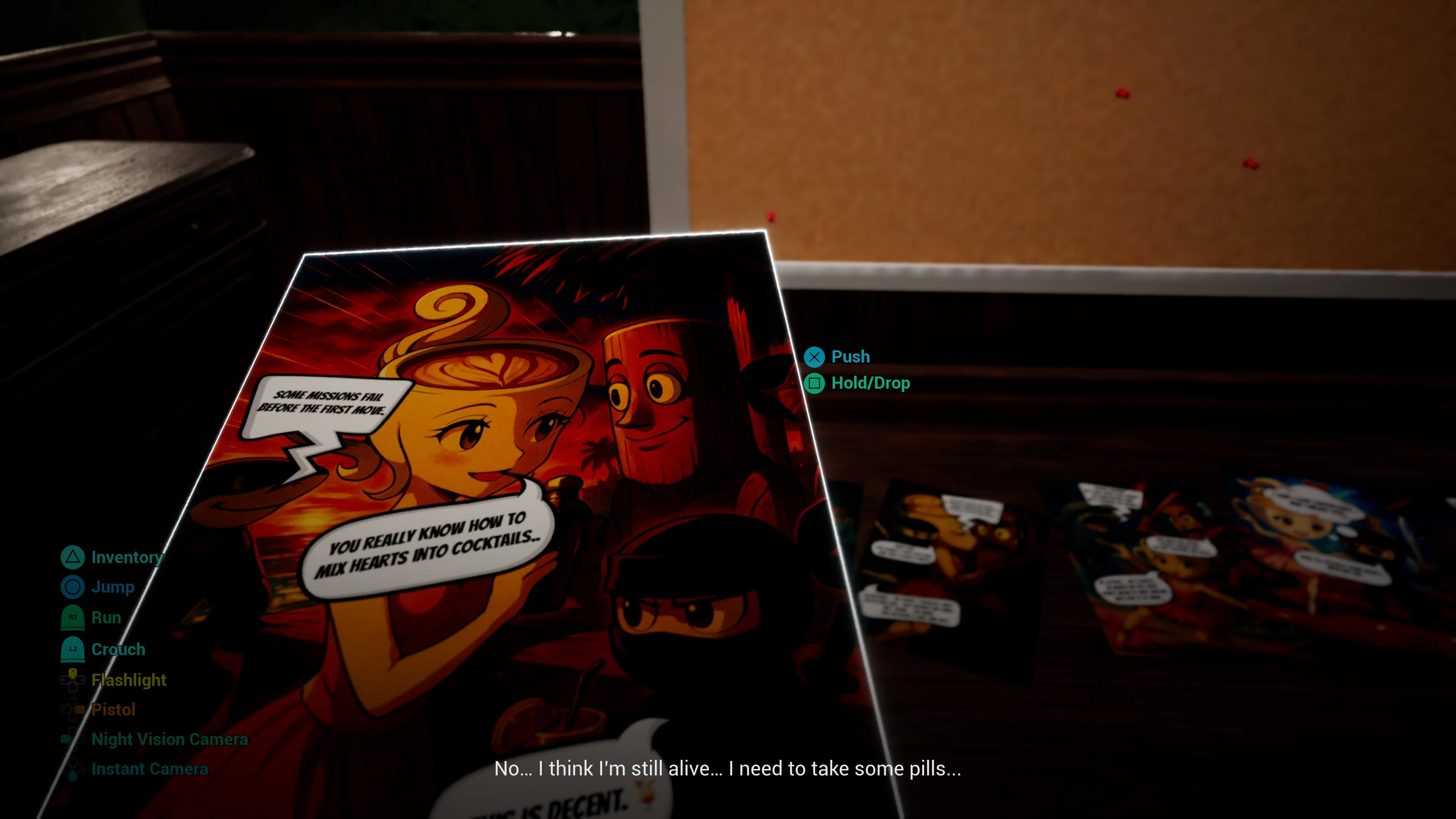
Task: Activate the Flashlight d-pad icon
Action: pos(72,680)
